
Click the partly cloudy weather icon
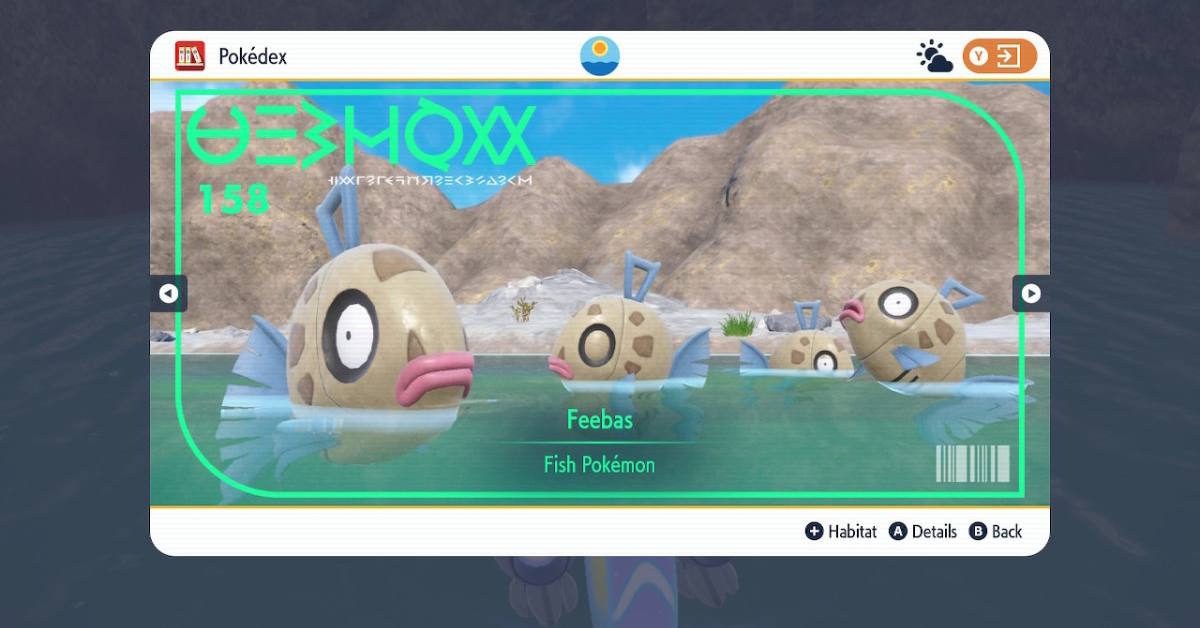[935, 57]
